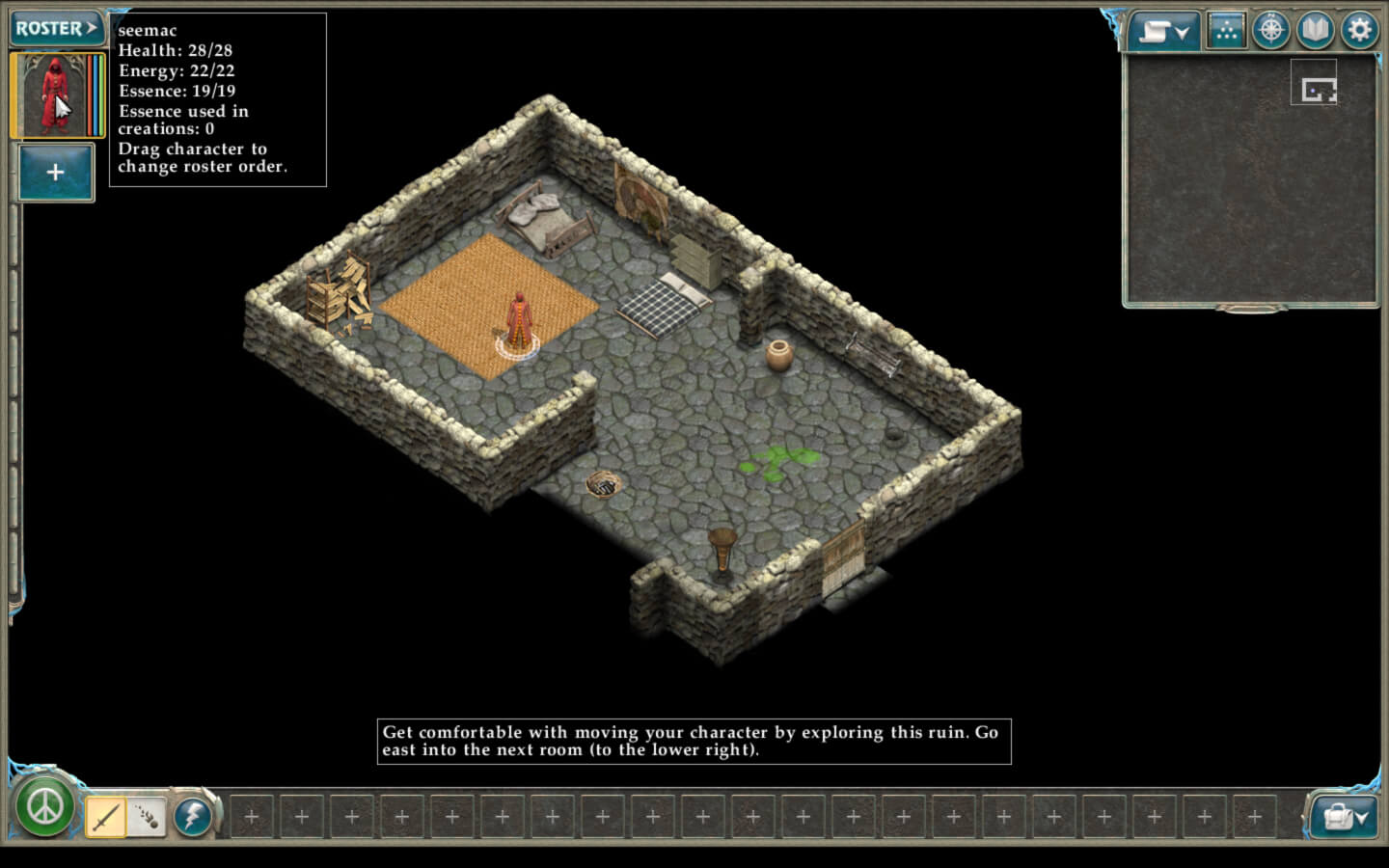
Task: Open the journal book icon
Action: (x=1315, y=31)
